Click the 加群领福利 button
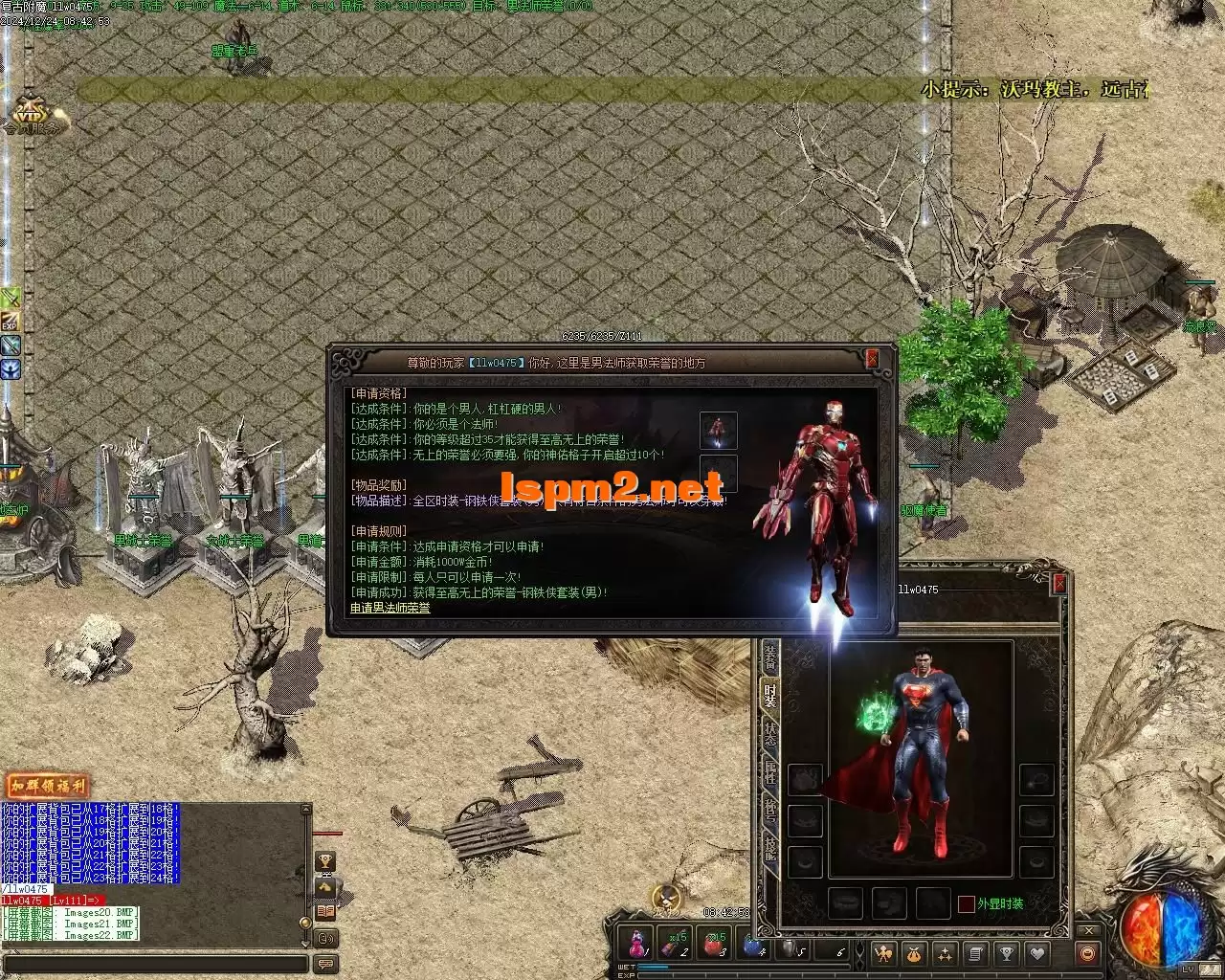The width and height of the screenshot is (1225, 980). (x=46, y=787)
